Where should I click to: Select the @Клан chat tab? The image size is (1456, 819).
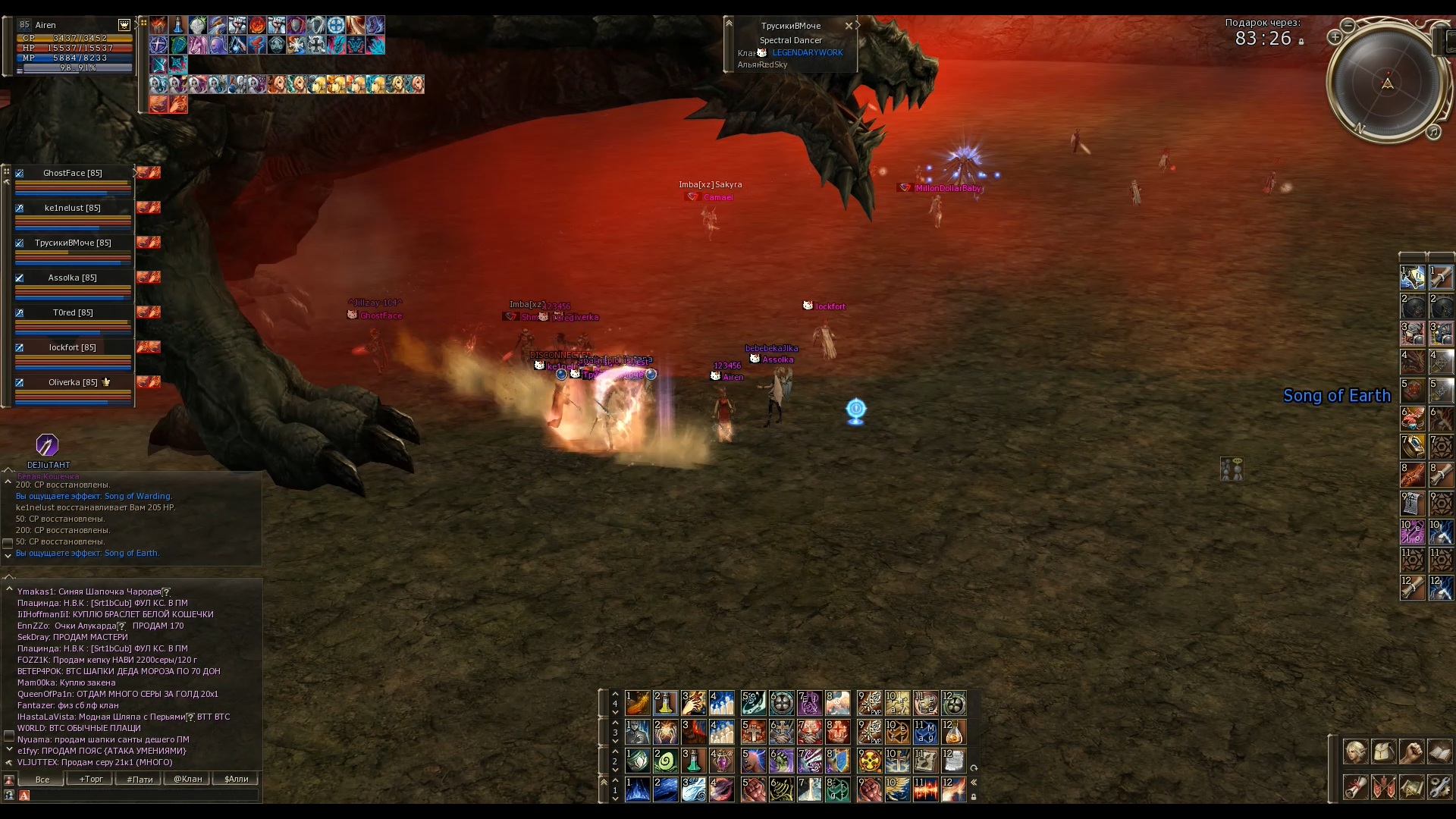(x=188, y=779)
